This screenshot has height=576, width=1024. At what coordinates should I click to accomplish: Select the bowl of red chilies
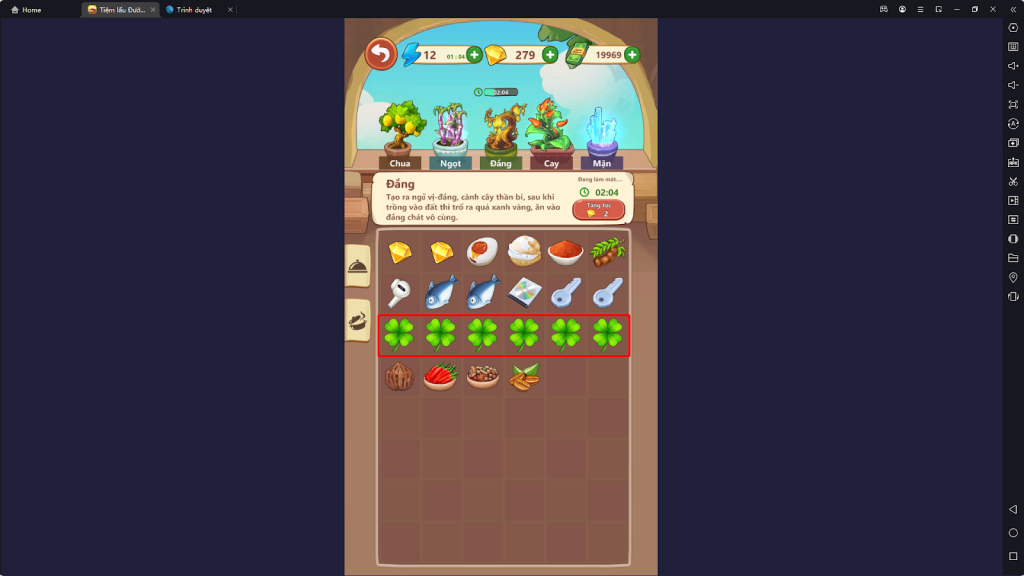point(441,377)
